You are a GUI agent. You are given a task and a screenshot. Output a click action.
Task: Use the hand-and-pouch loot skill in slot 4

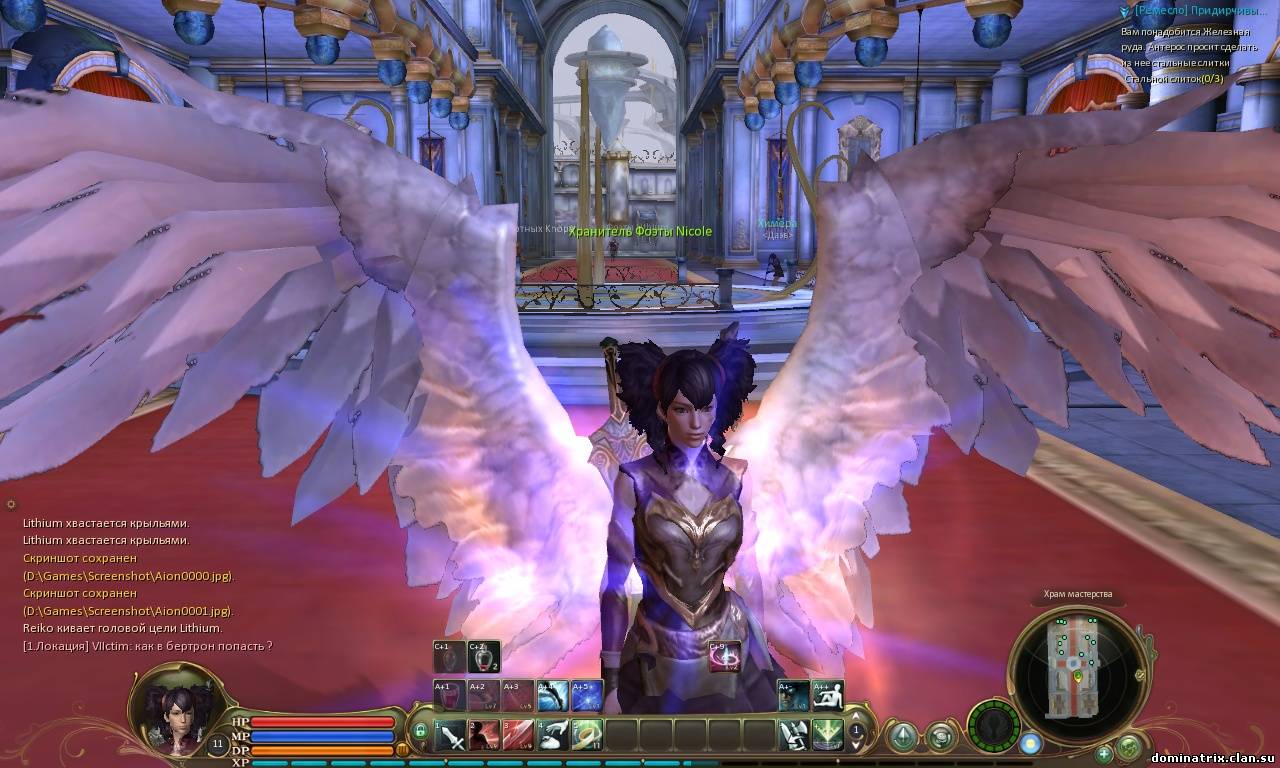pos(553,736)
